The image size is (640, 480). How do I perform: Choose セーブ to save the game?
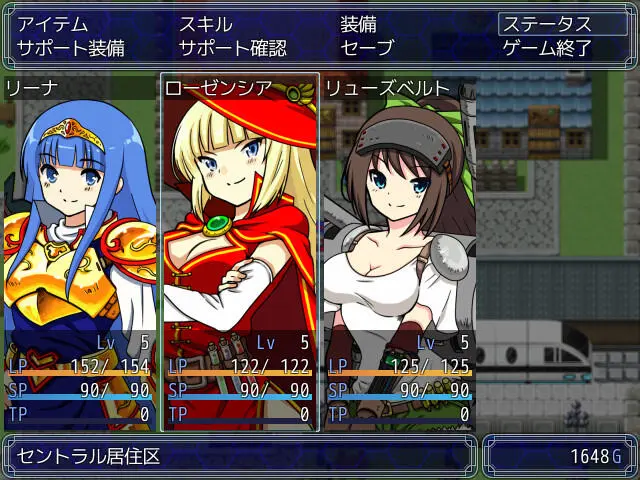coord(367,47)
